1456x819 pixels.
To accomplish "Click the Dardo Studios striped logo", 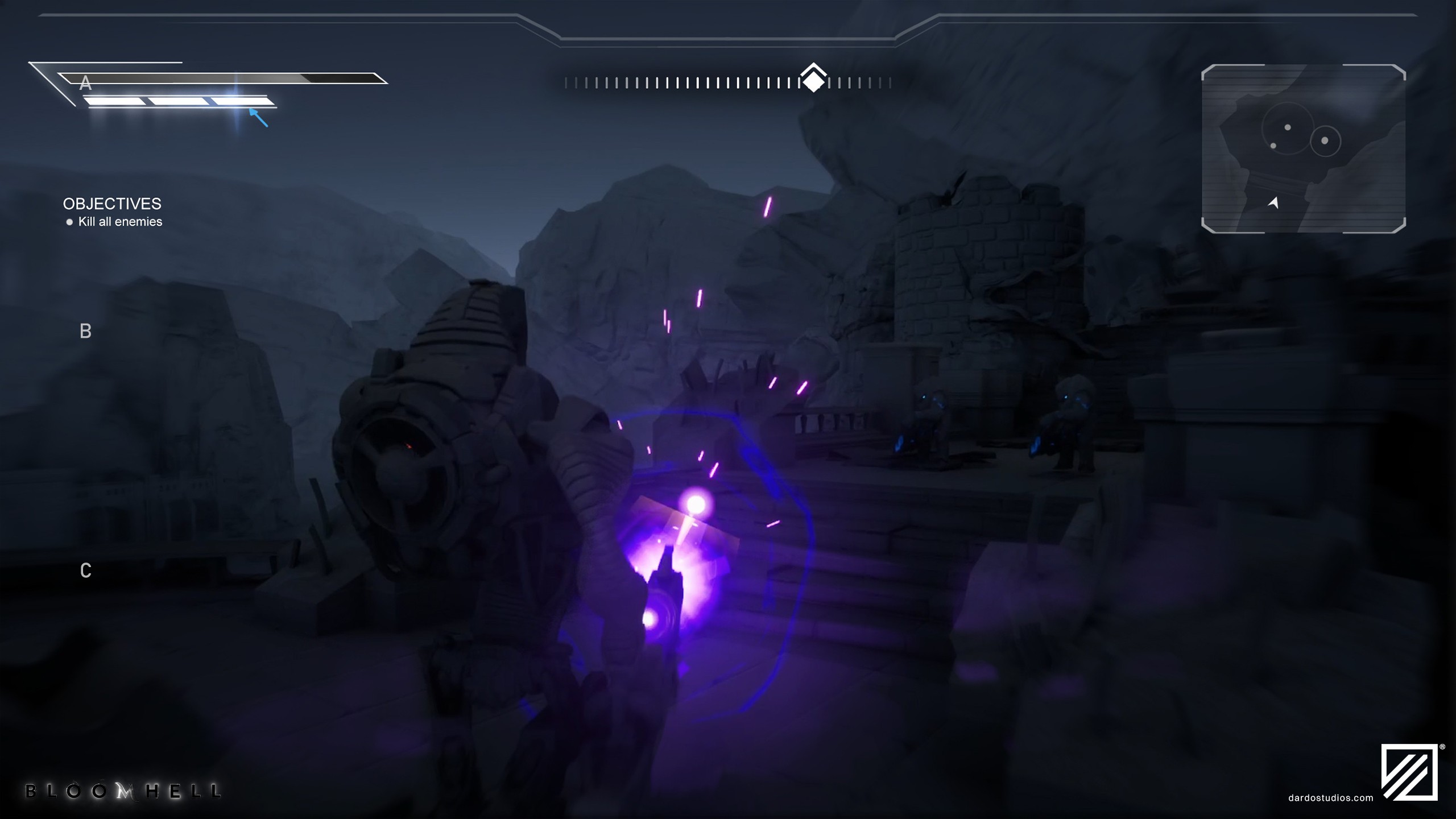I will [x=1409, y=772].
